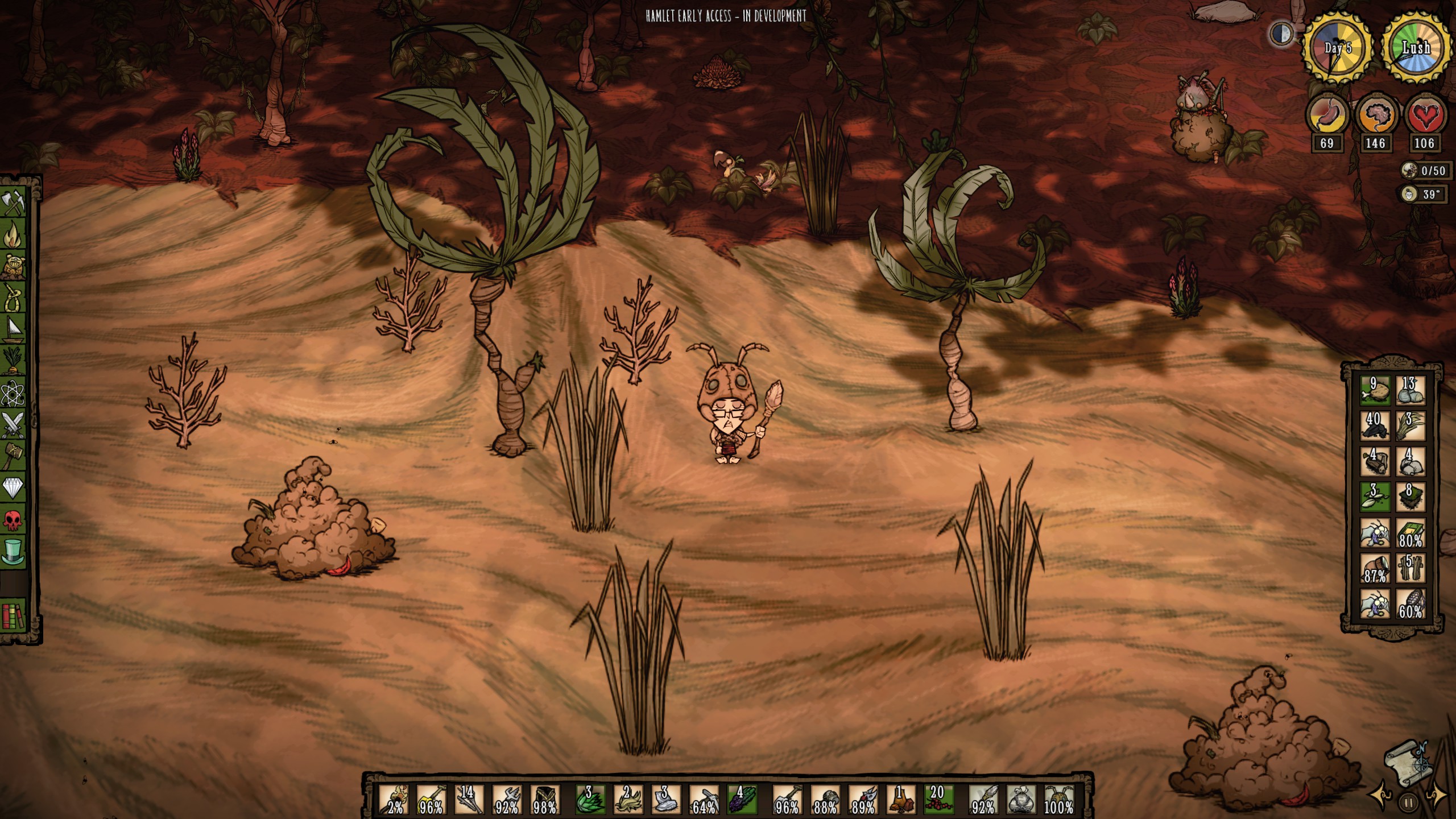
Task: Select the 4 logs backpack slot
Action: 1375,461
